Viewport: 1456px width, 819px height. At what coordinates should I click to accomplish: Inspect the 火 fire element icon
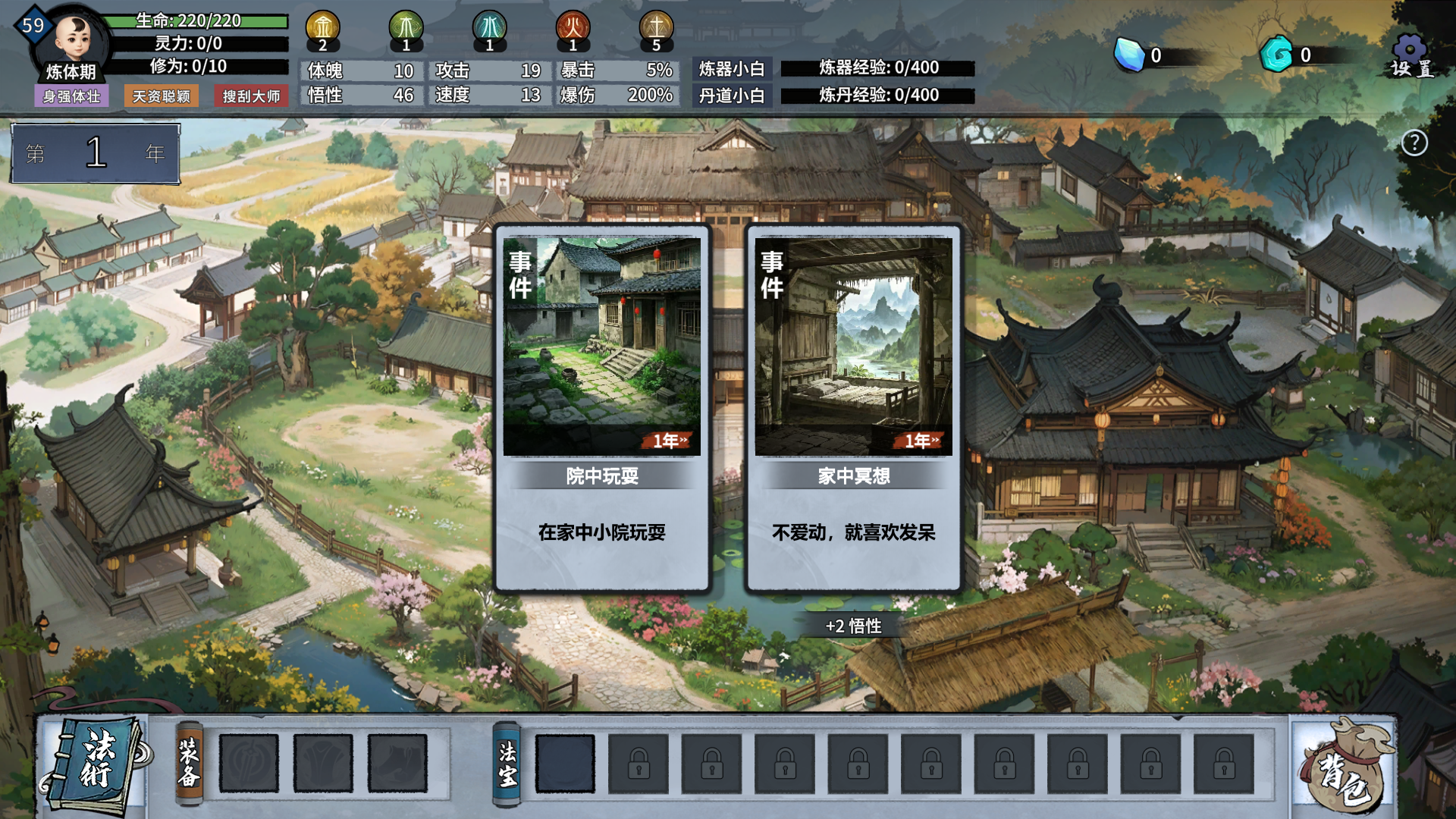click(x=573, y=28)
